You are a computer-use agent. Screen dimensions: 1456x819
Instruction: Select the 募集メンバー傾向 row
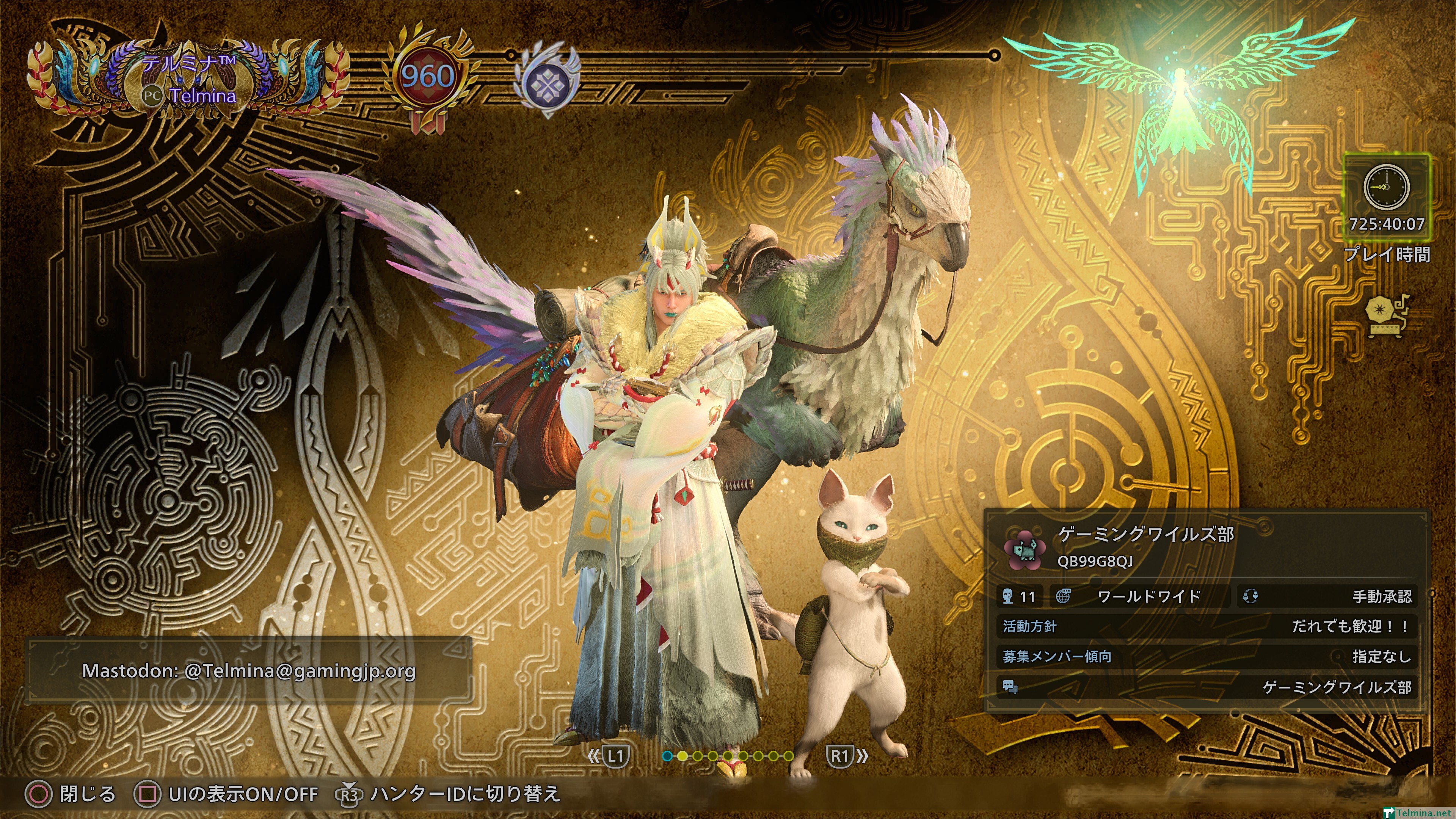(1206, 657)
